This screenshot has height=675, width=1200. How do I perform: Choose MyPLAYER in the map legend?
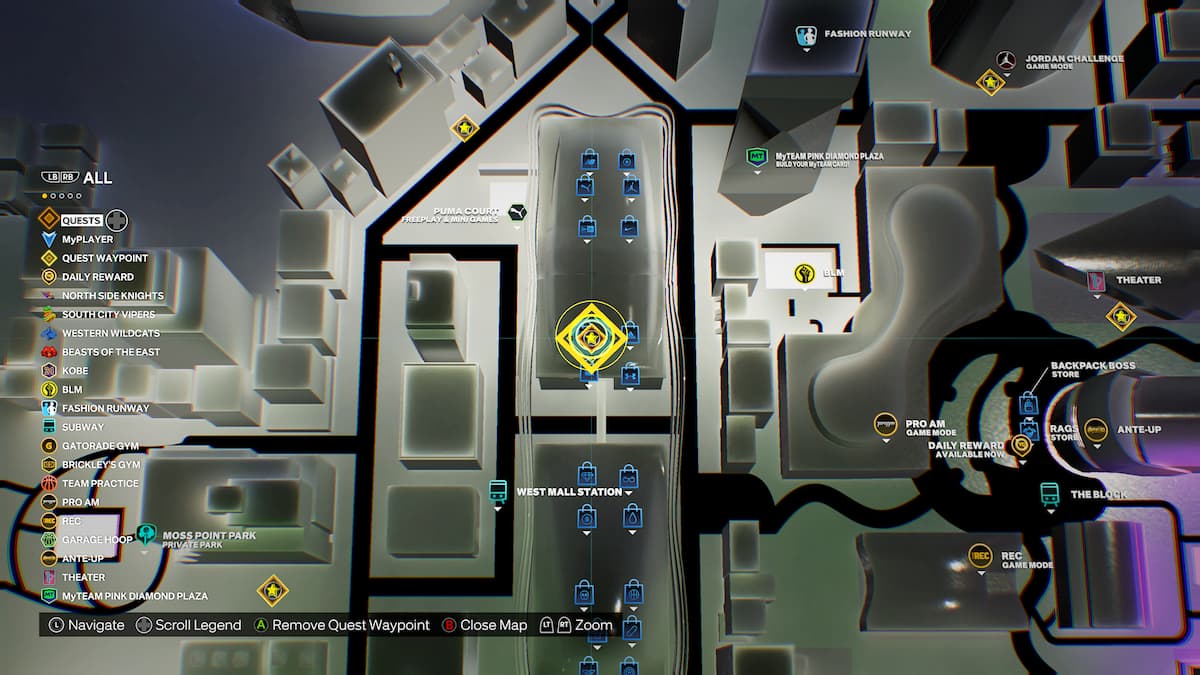87,239
